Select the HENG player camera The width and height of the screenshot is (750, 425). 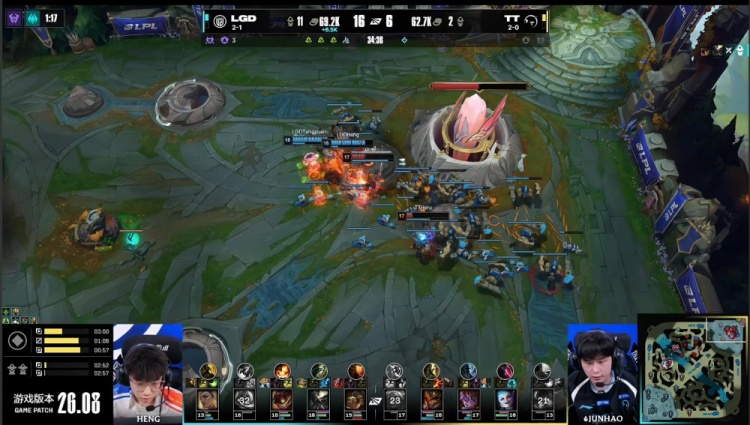coord(148,371)
